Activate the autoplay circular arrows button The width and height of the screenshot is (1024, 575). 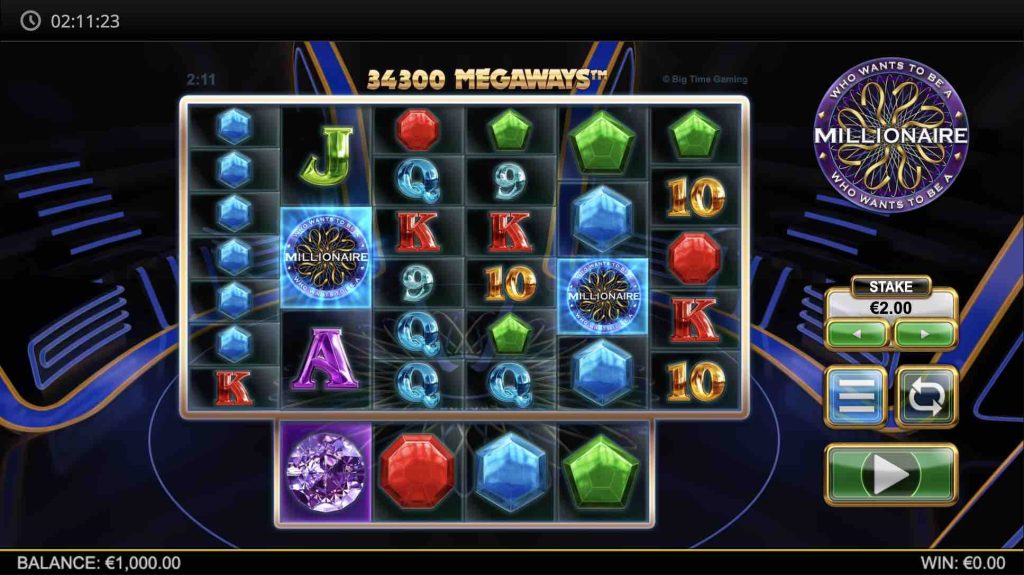click(x=926, y=397)
